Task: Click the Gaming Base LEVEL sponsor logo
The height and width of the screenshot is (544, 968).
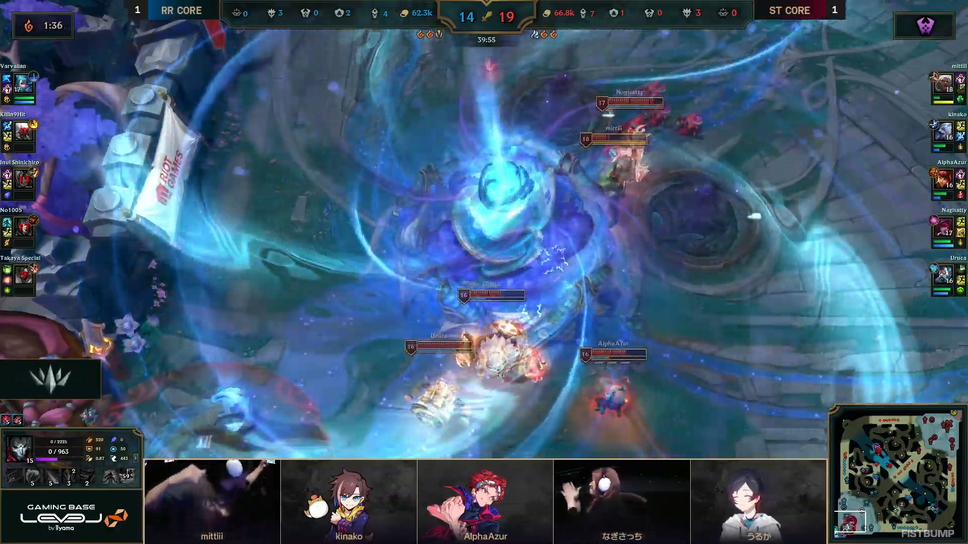Action: pyautogui.click(x=72, y=517)
